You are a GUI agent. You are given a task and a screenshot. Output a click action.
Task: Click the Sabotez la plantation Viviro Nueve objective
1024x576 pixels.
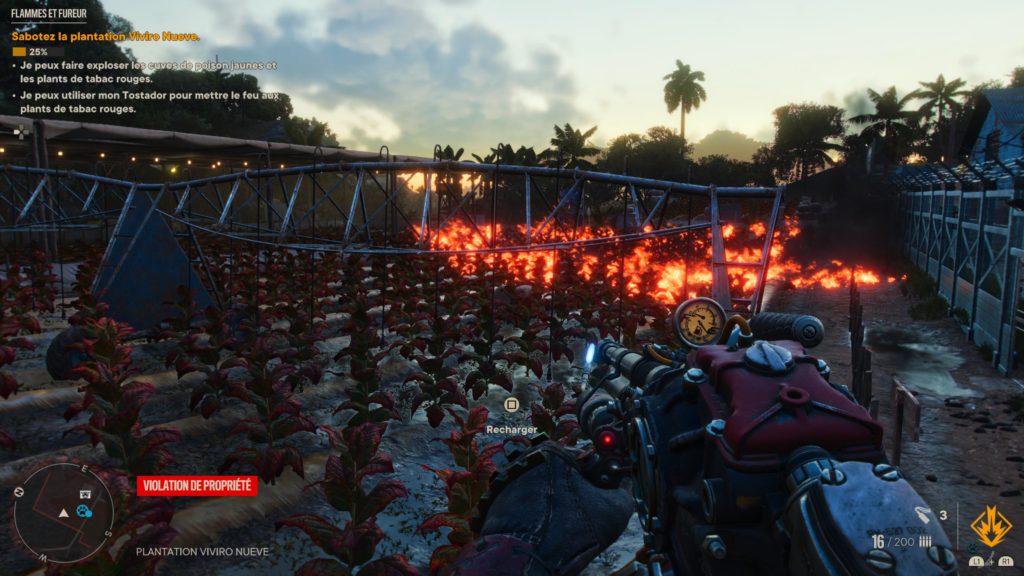105,36
